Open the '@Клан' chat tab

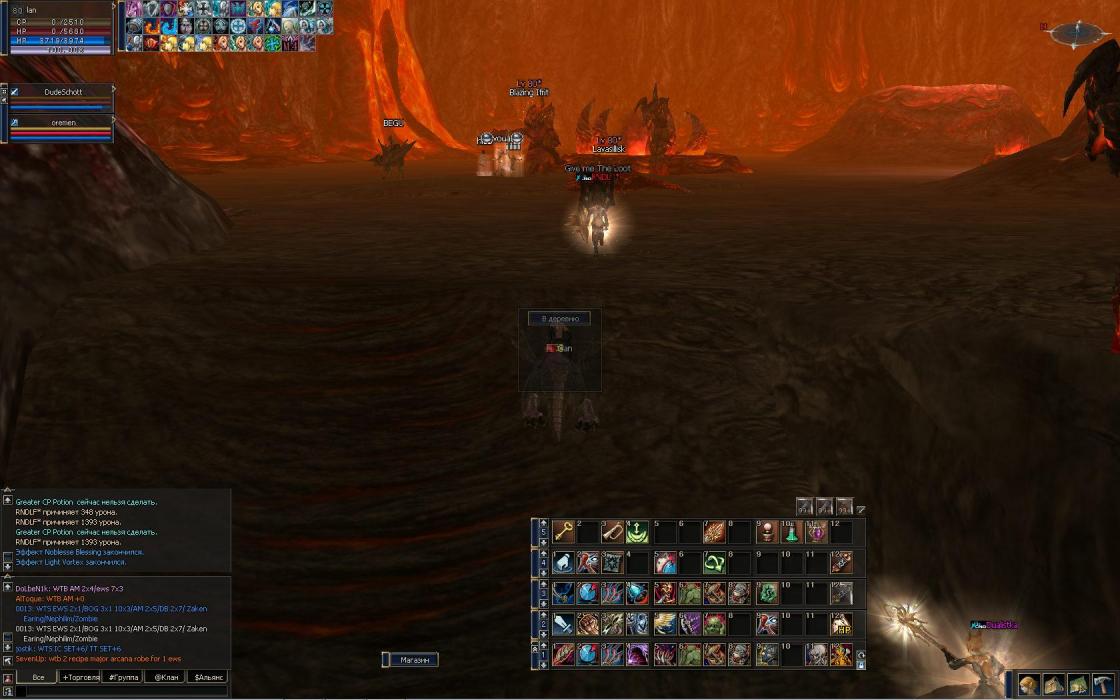click(164, 677)
